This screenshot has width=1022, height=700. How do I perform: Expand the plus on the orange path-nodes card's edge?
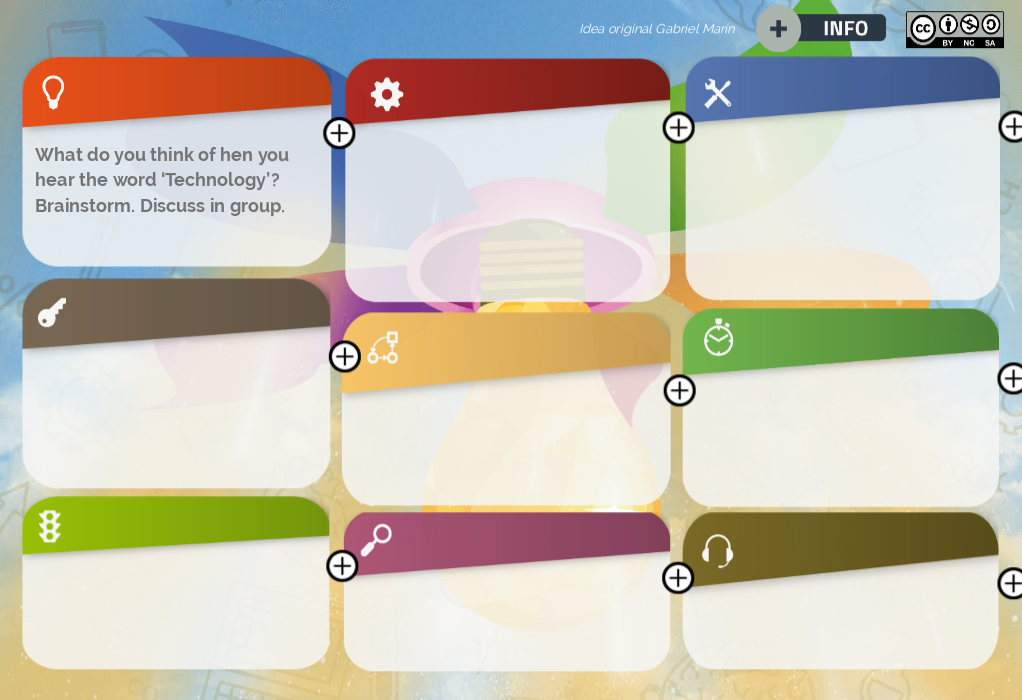[679, 390]
